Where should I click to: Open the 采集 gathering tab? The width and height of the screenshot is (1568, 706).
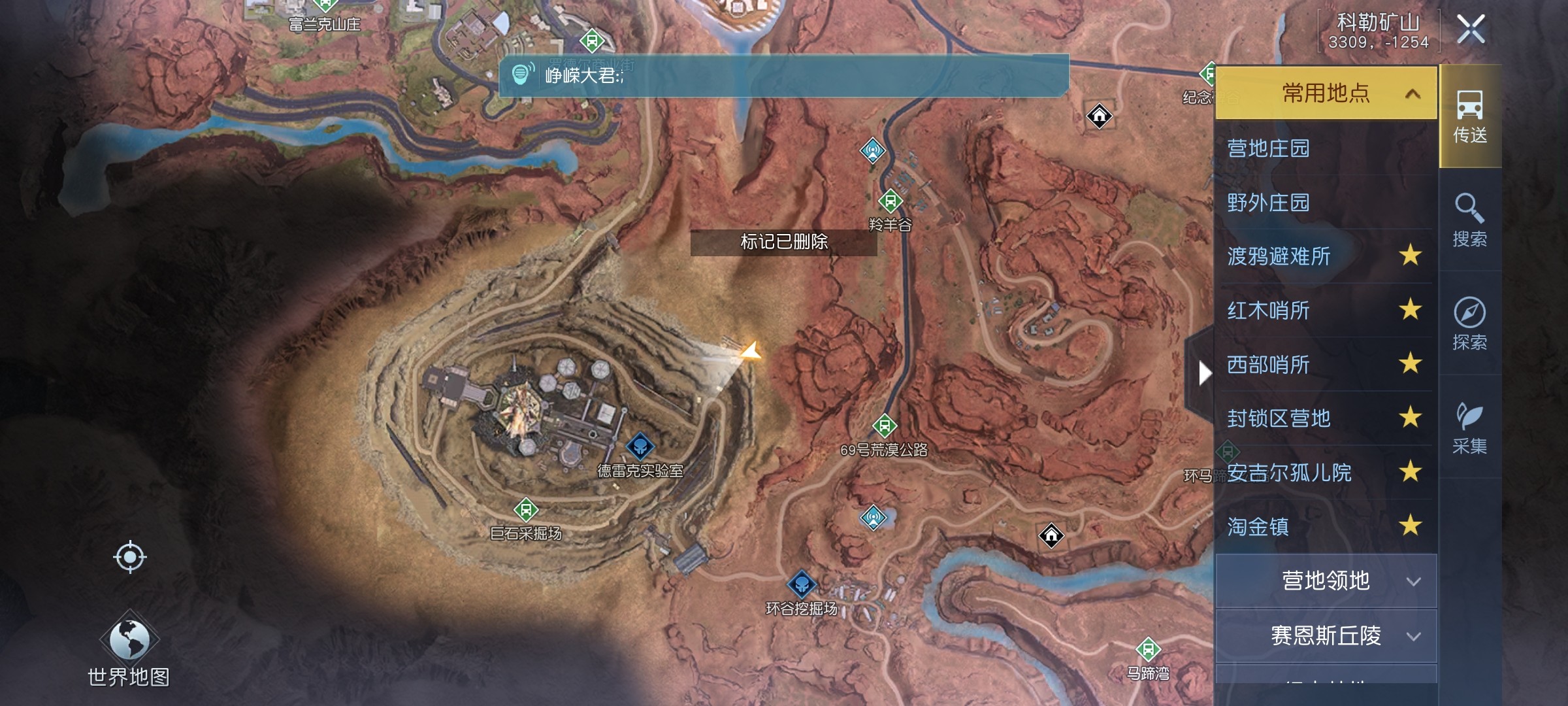(1470, 428)
